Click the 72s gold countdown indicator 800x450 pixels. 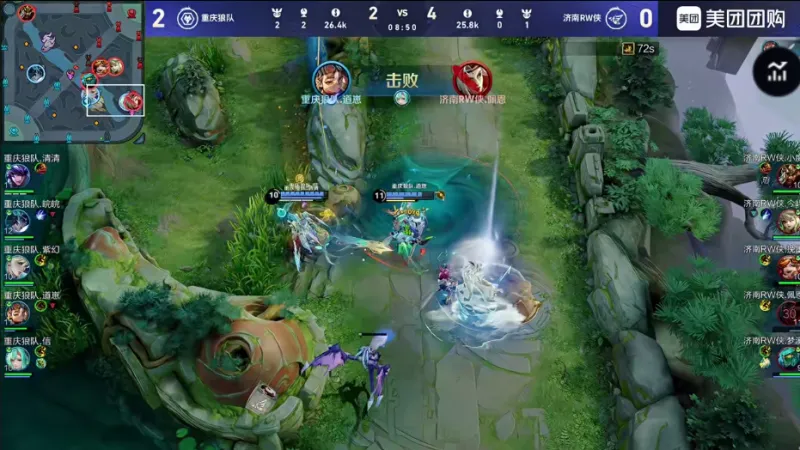point(638,48)
